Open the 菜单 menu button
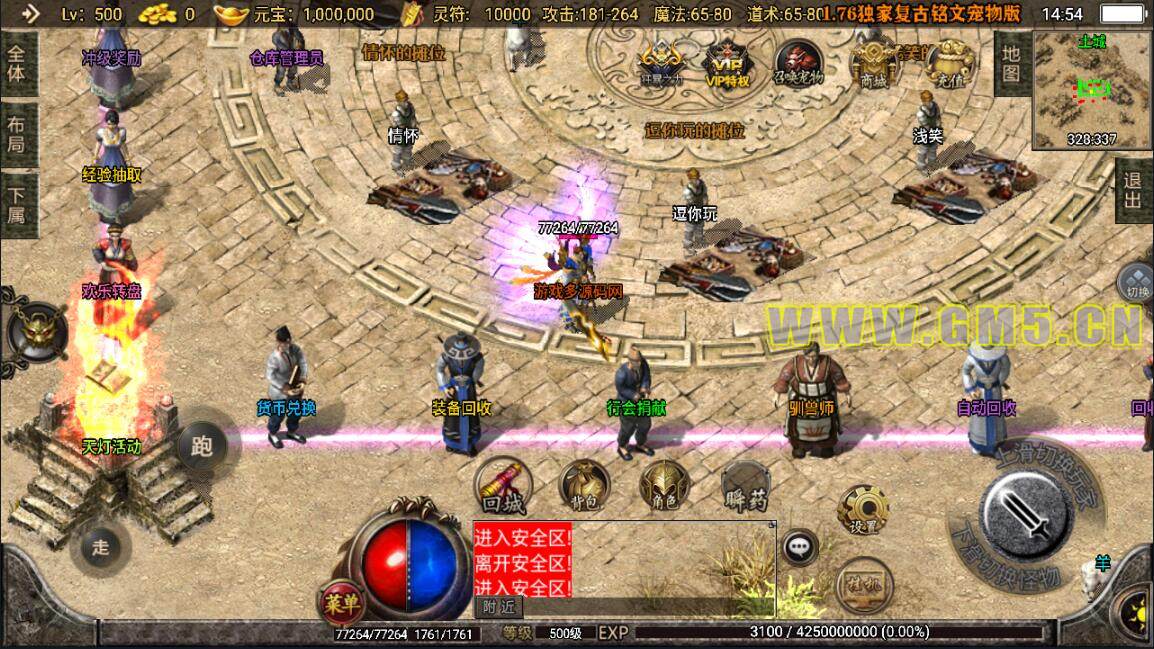The height and width of the screenshot is (649, 1154). coord(343,603)
